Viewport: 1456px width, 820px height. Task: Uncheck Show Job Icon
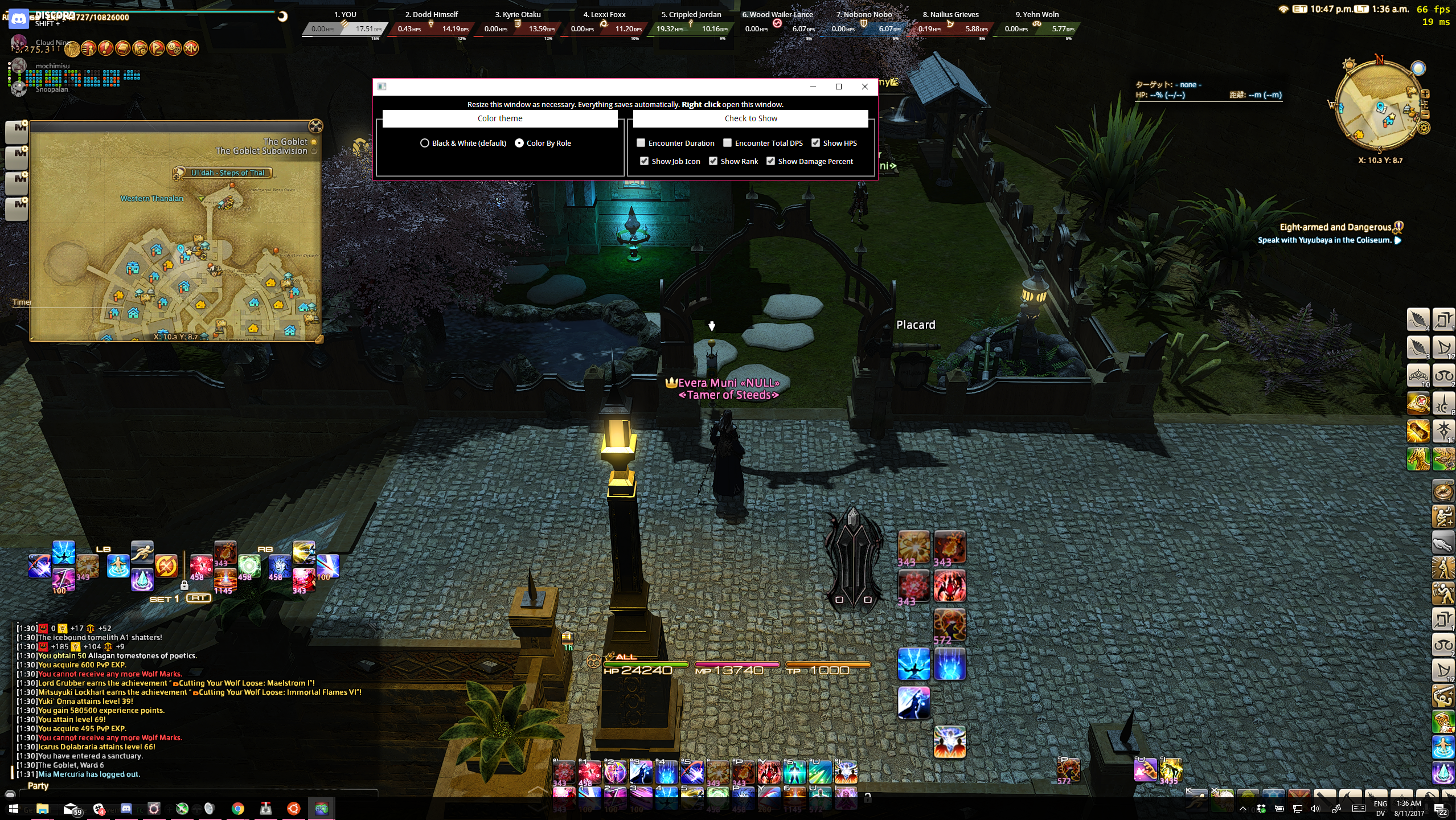point(645,161)
